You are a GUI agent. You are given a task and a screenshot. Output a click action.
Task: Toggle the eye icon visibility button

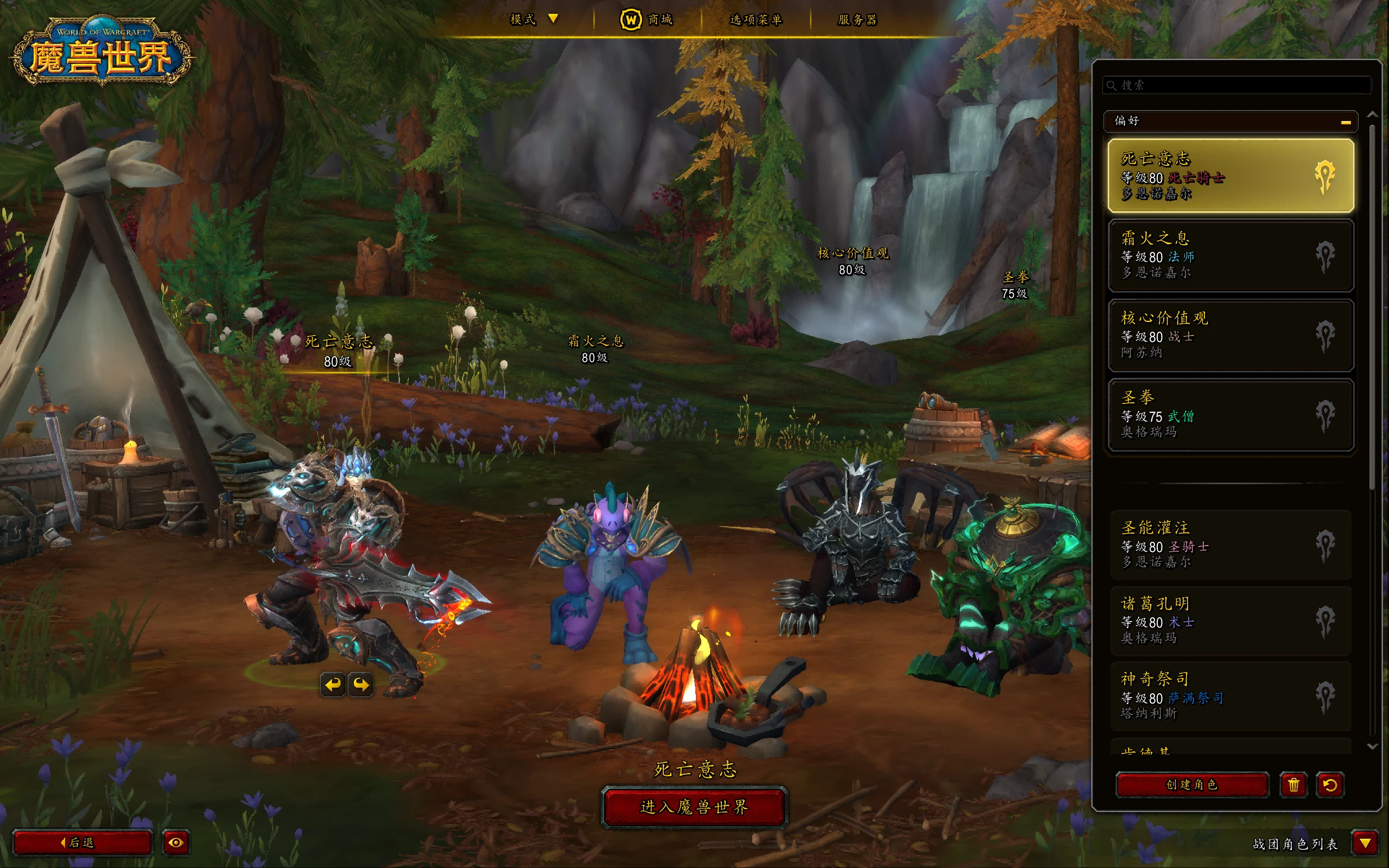(x=176, y=842)
